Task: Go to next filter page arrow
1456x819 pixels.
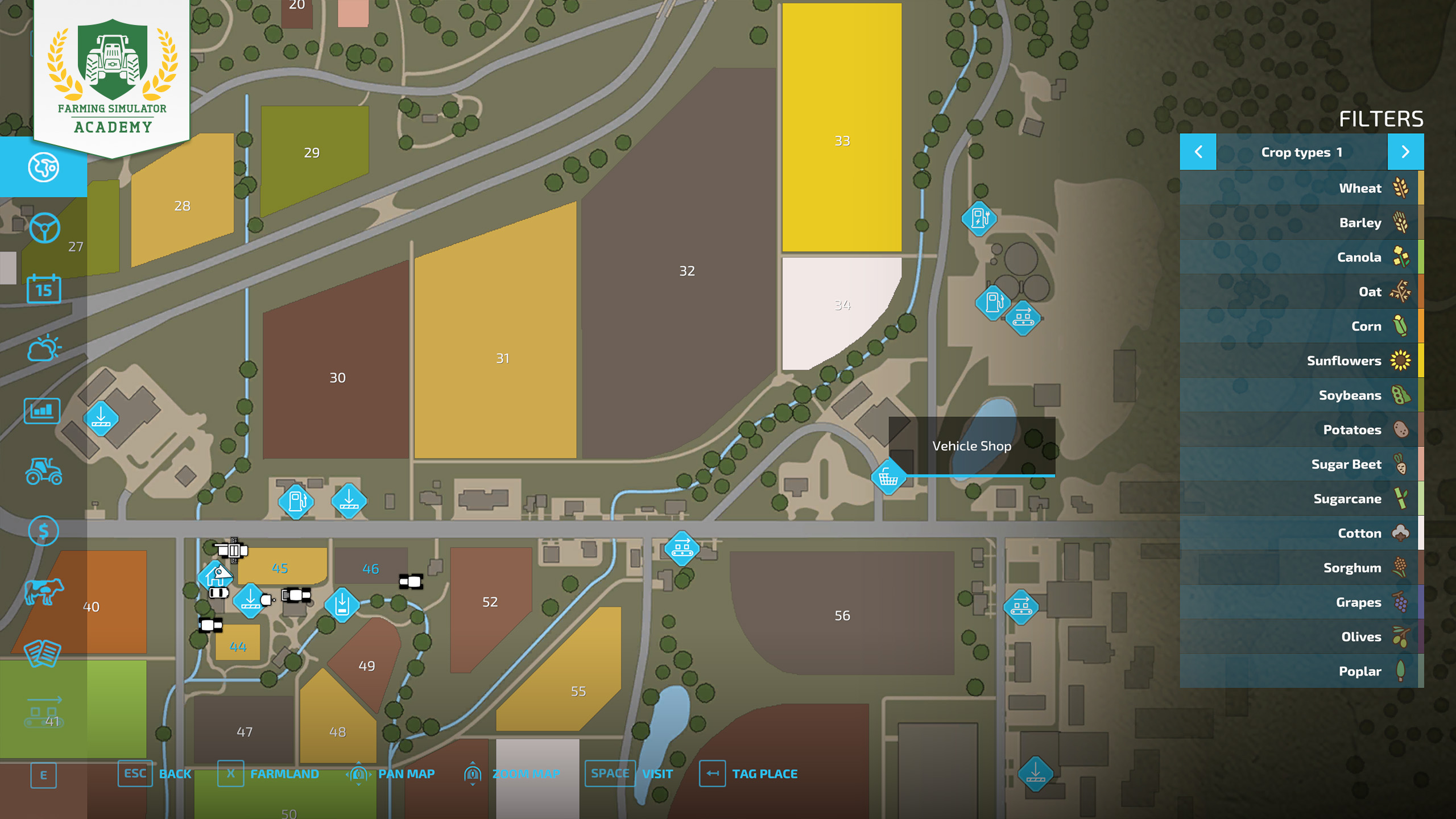Action: [x=1405, y=152]
